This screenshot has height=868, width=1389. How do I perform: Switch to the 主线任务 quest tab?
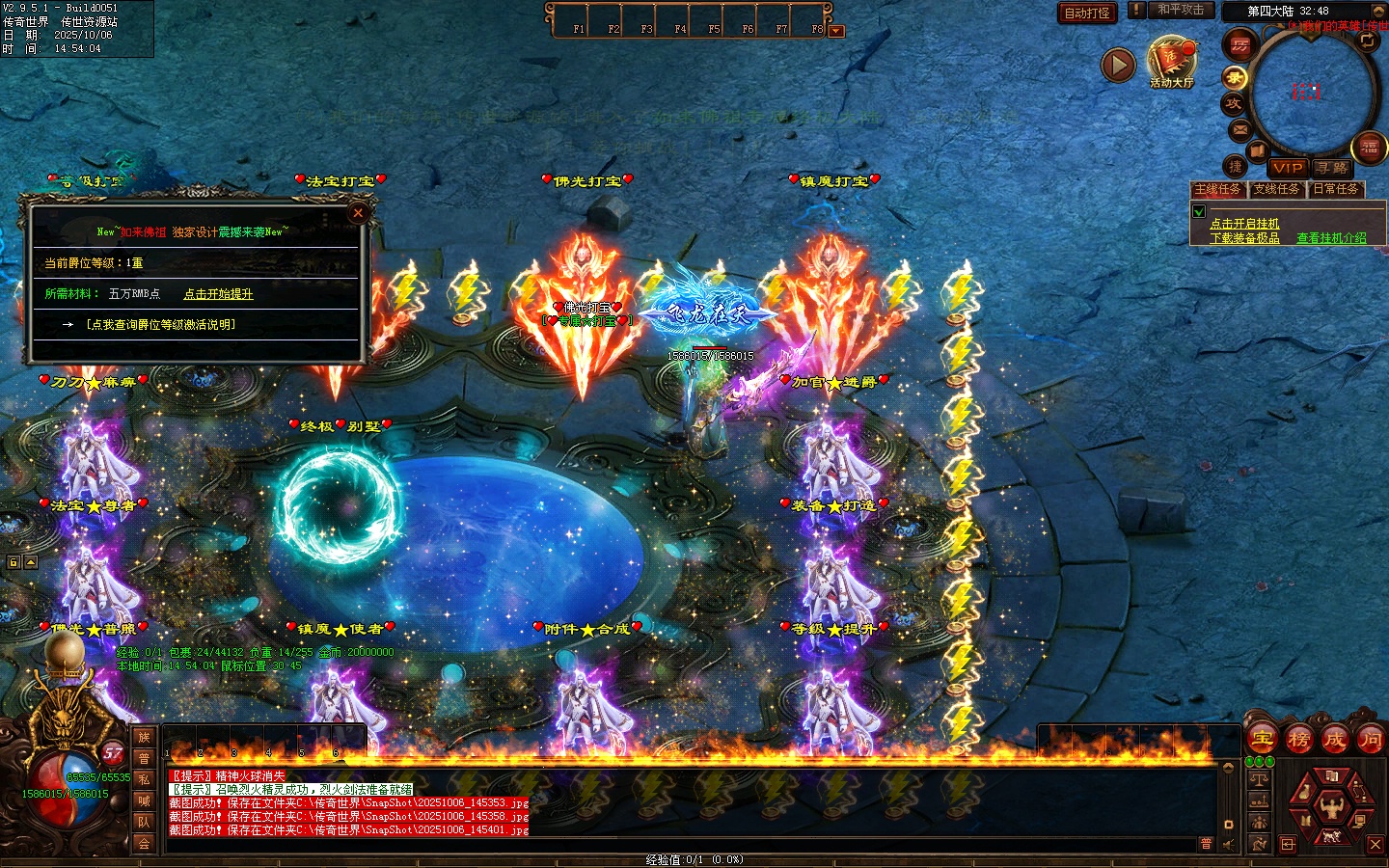click(1217, 189)
